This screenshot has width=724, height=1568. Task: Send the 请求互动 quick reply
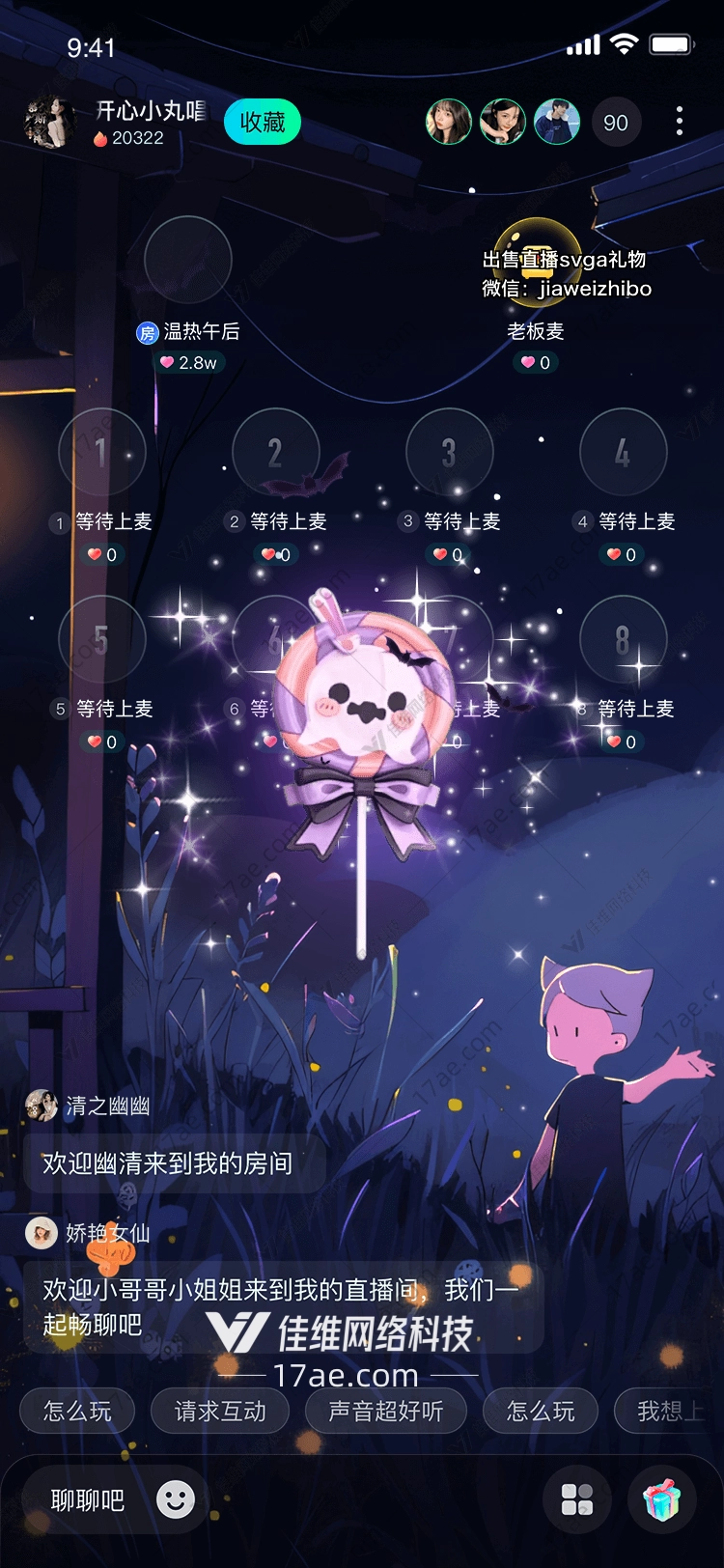tap(220, 1412)
